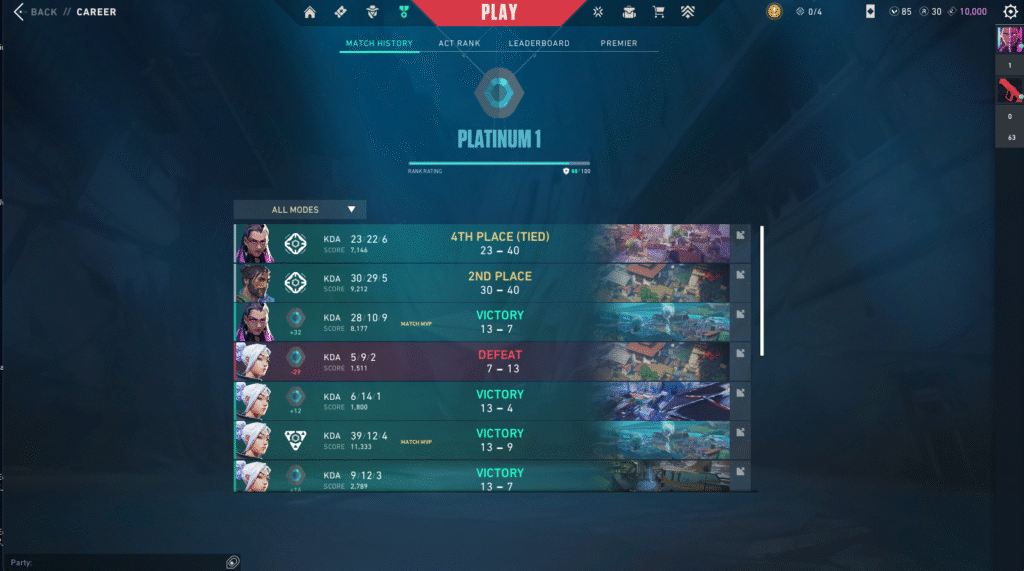Switch to the Act Rank tab

pyautogui.click(x=460, y=44)
